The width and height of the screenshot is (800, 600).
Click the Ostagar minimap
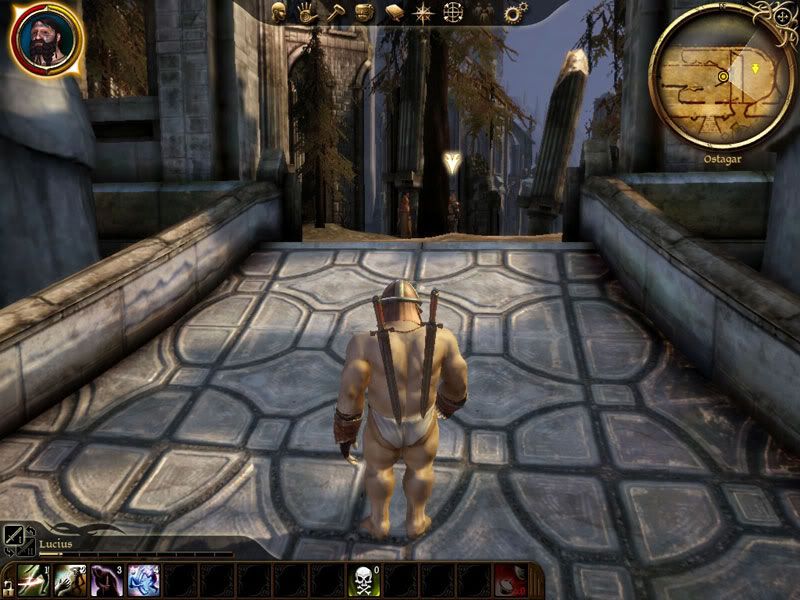(720, 78)
